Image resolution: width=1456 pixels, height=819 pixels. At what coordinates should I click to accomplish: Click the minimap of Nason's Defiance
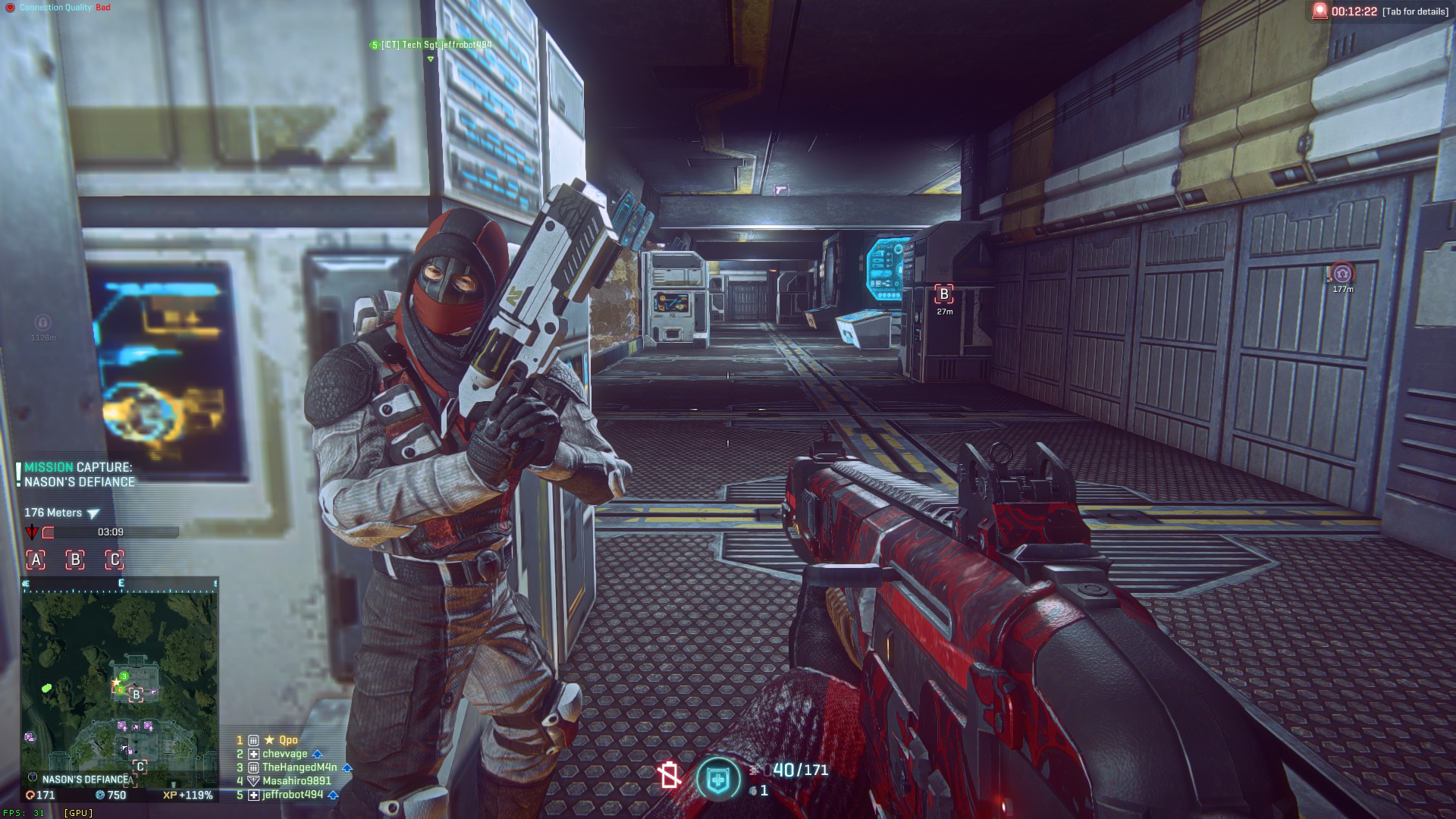coord(120,682)
